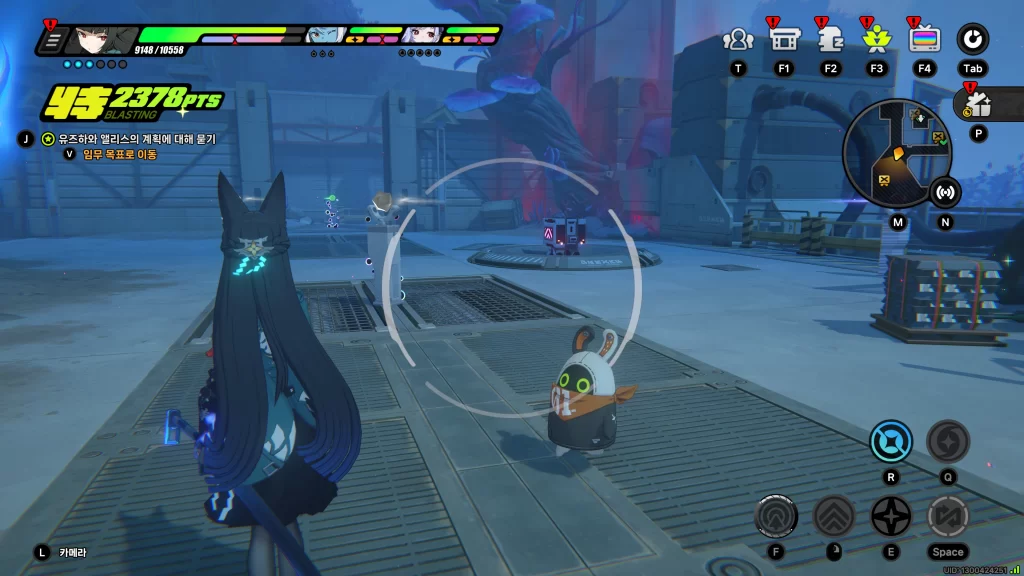Viewport: 1024px width, 576px height.
Task: Open the sleeping figure icon
Action: pos(830,40)
